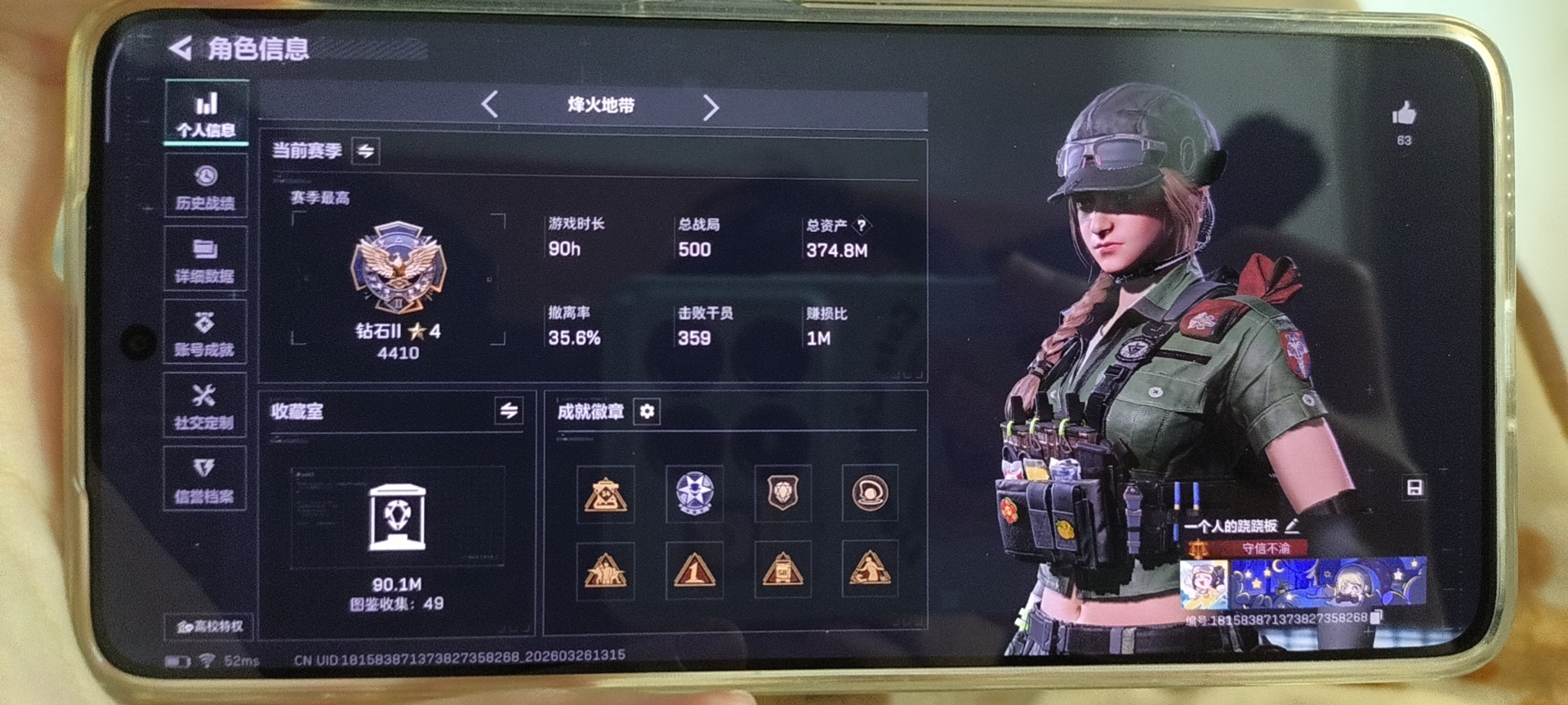Image resolution: width=1568 pixels, height=705 pixels.
Task: Copy the player ID number with copy icon
Action: (1377, 617)
